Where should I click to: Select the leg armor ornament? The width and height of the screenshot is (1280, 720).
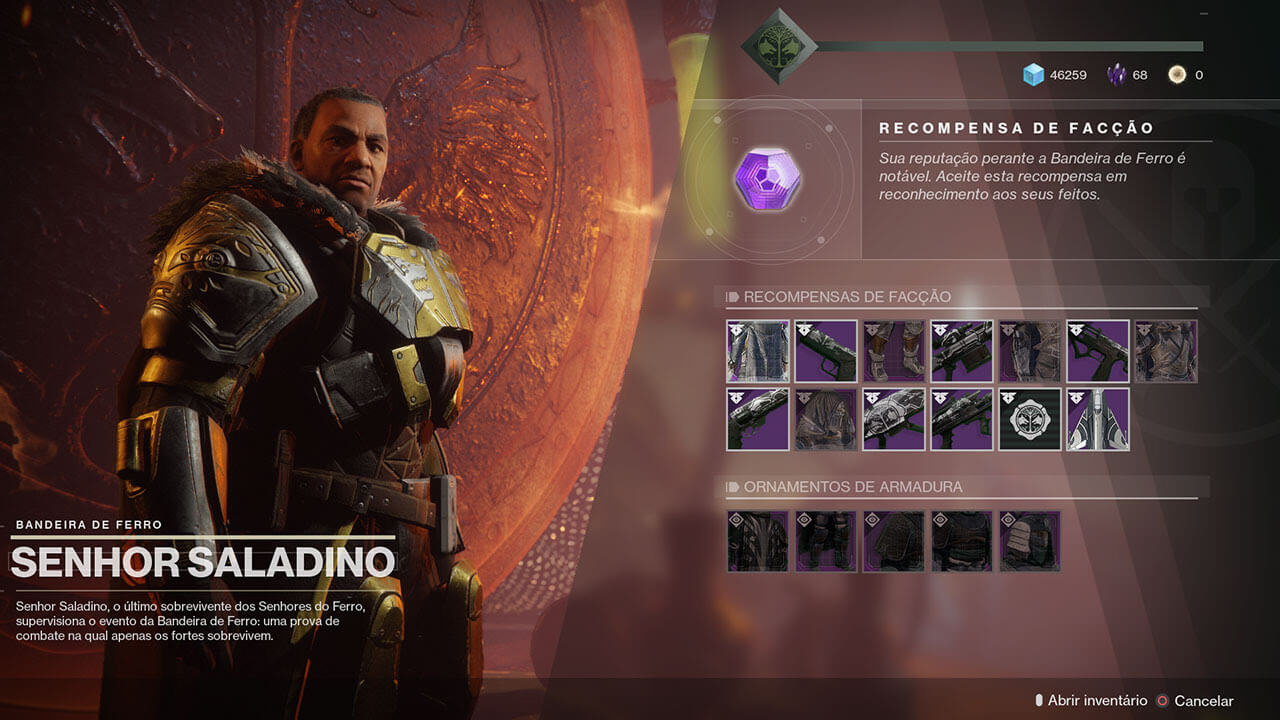(x=826, y=541)
